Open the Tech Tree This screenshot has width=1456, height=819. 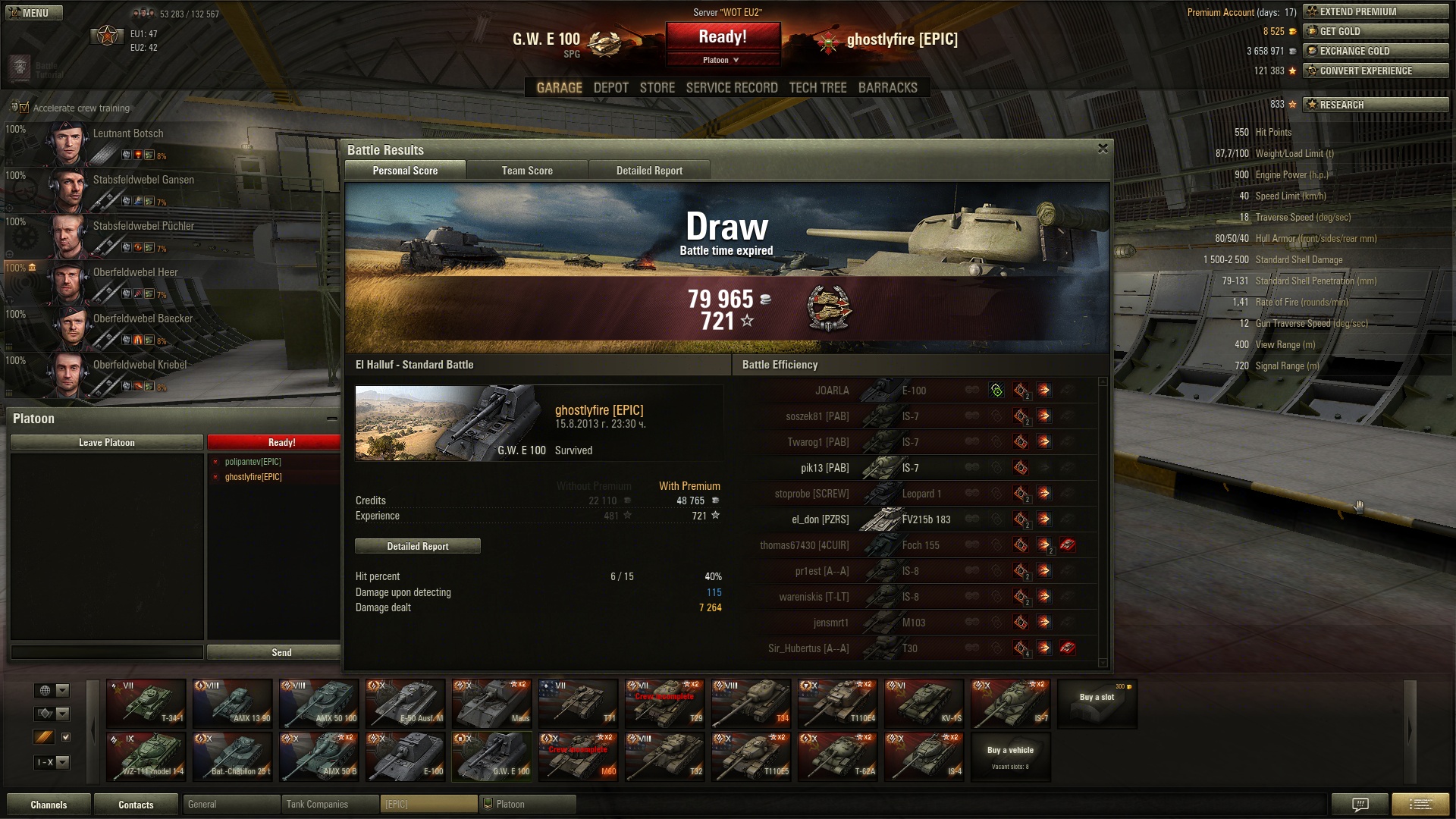point(817,88)
